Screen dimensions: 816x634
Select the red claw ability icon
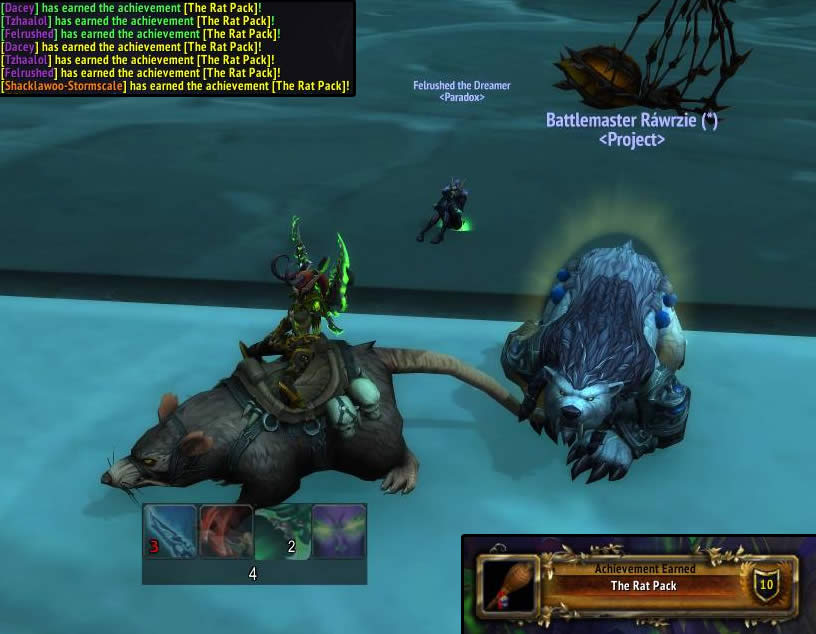tap(226, 531)
